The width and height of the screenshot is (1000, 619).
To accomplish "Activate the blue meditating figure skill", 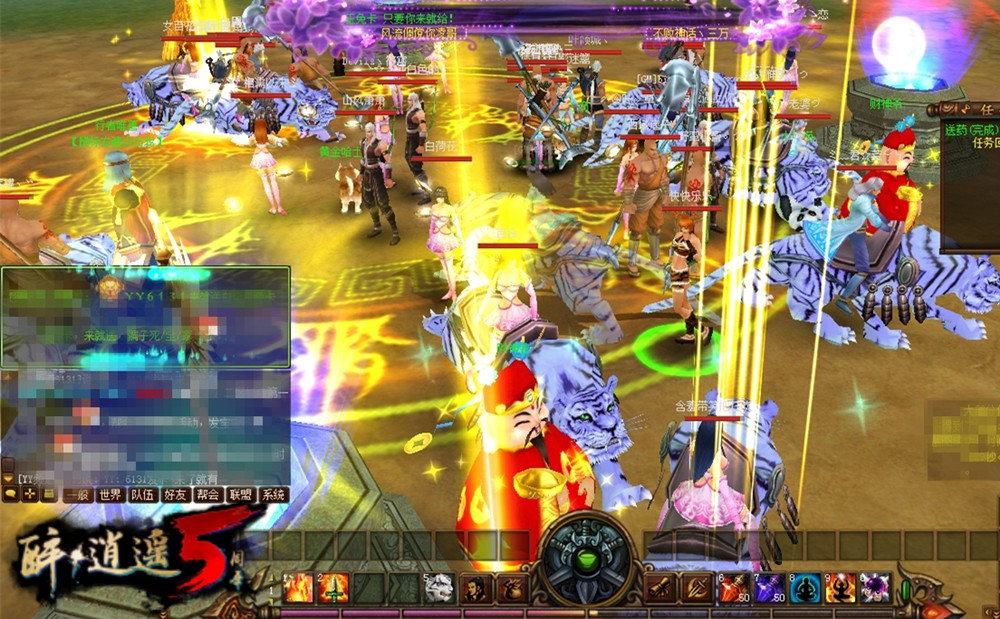I will [x=805, y=588].
